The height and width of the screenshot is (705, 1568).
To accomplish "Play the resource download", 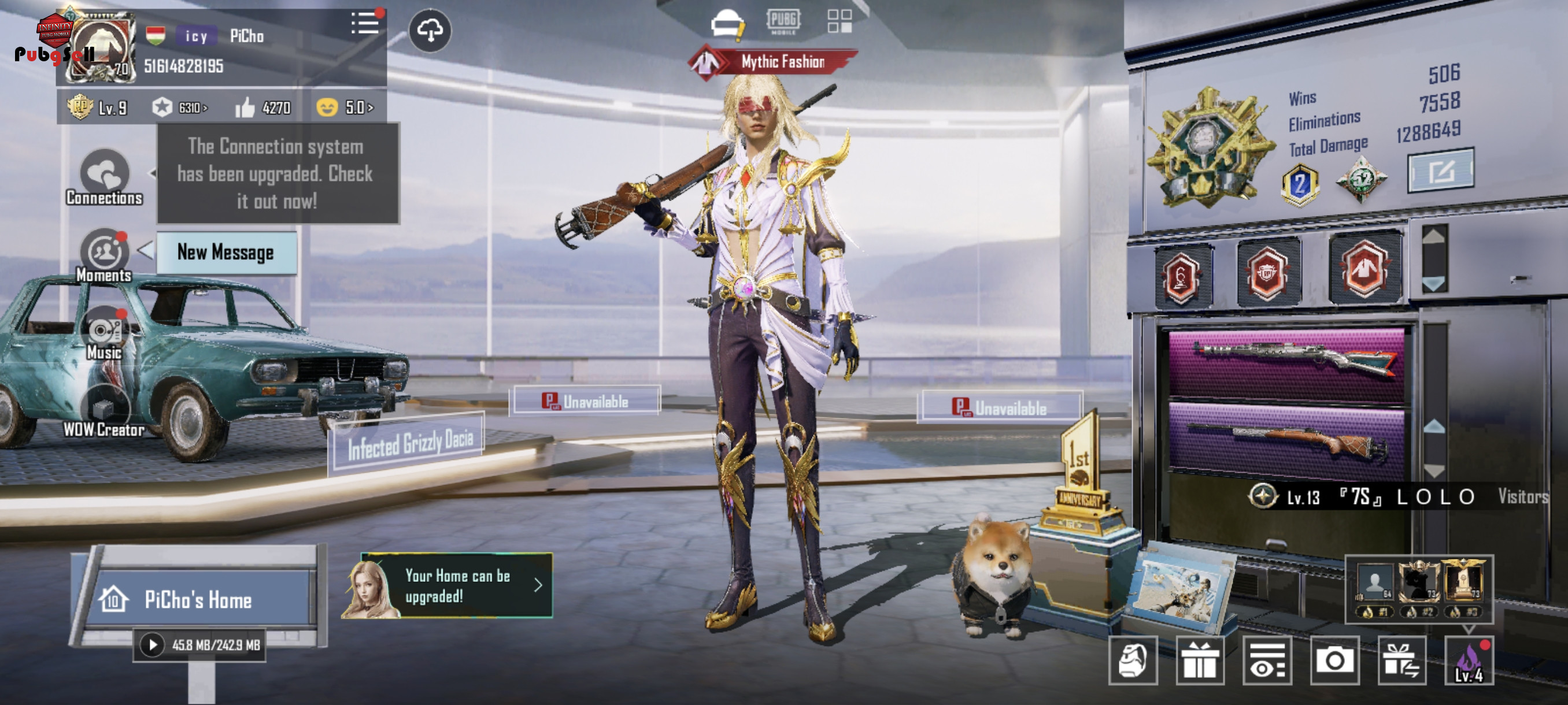I will [152, 645].
